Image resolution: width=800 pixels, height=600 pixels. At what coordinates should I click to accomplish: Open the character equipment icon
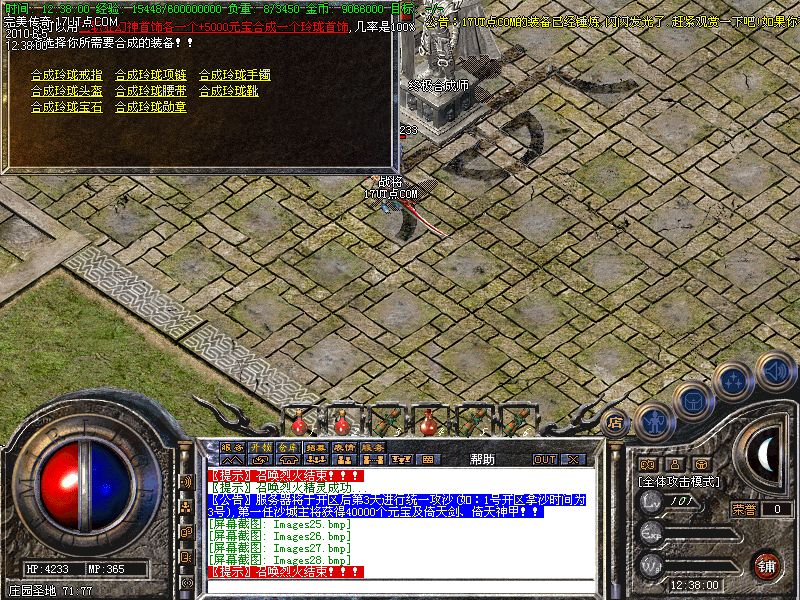click(x=654, y=422)
